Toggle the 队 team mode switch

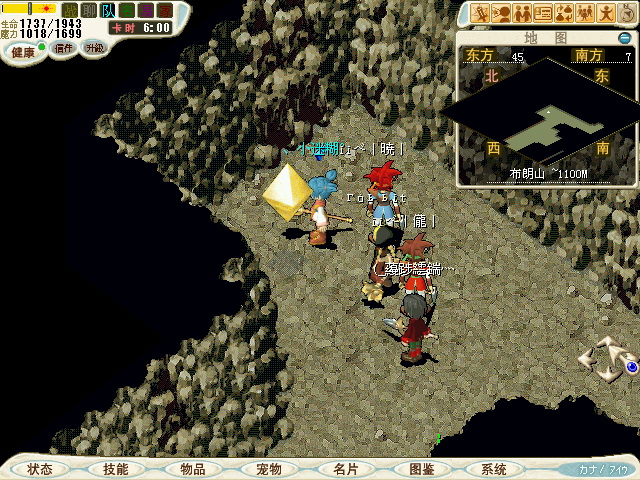pos(108,11)
